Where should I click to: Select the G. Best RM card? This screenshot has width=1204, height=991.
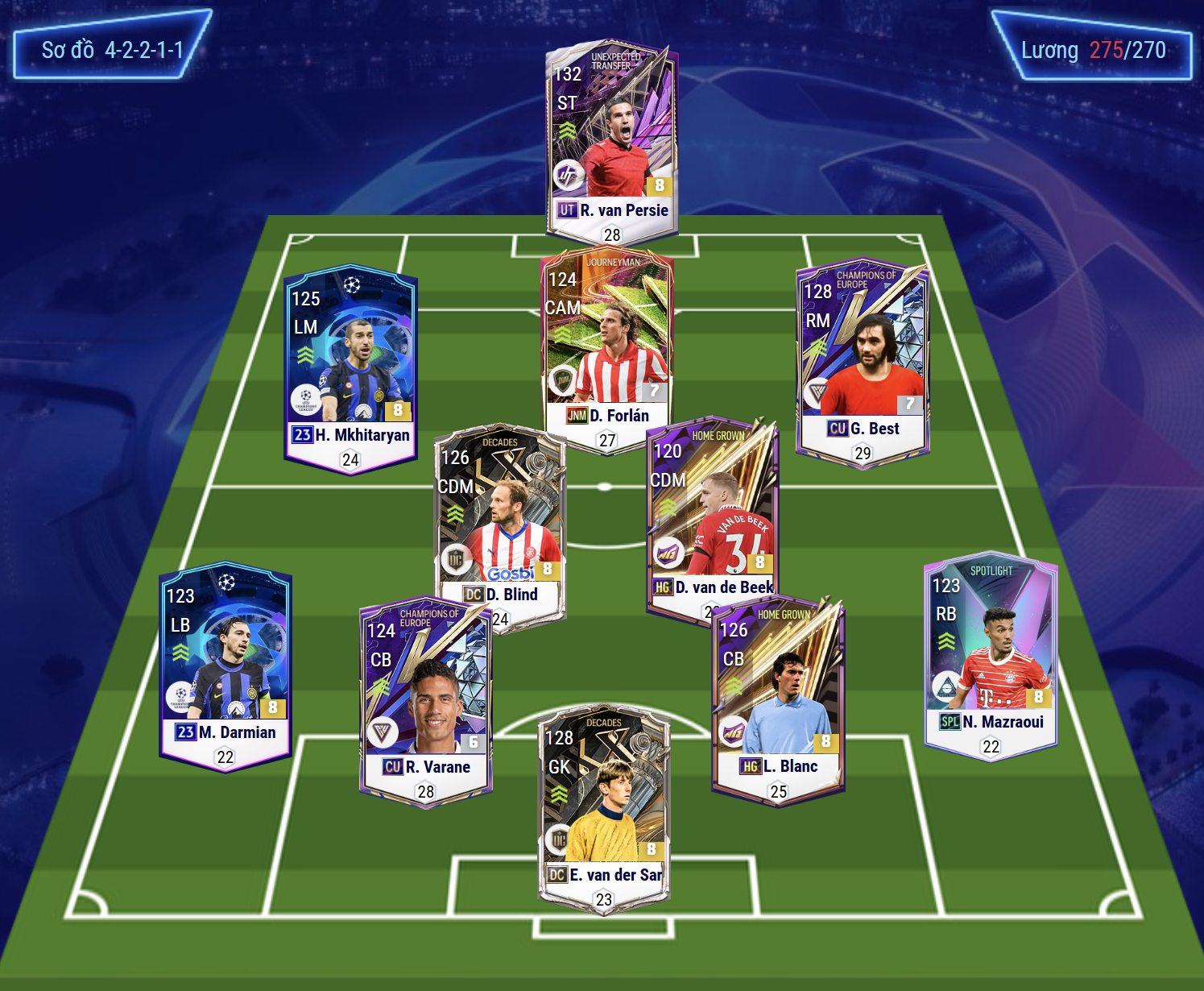tap(862, 363)
